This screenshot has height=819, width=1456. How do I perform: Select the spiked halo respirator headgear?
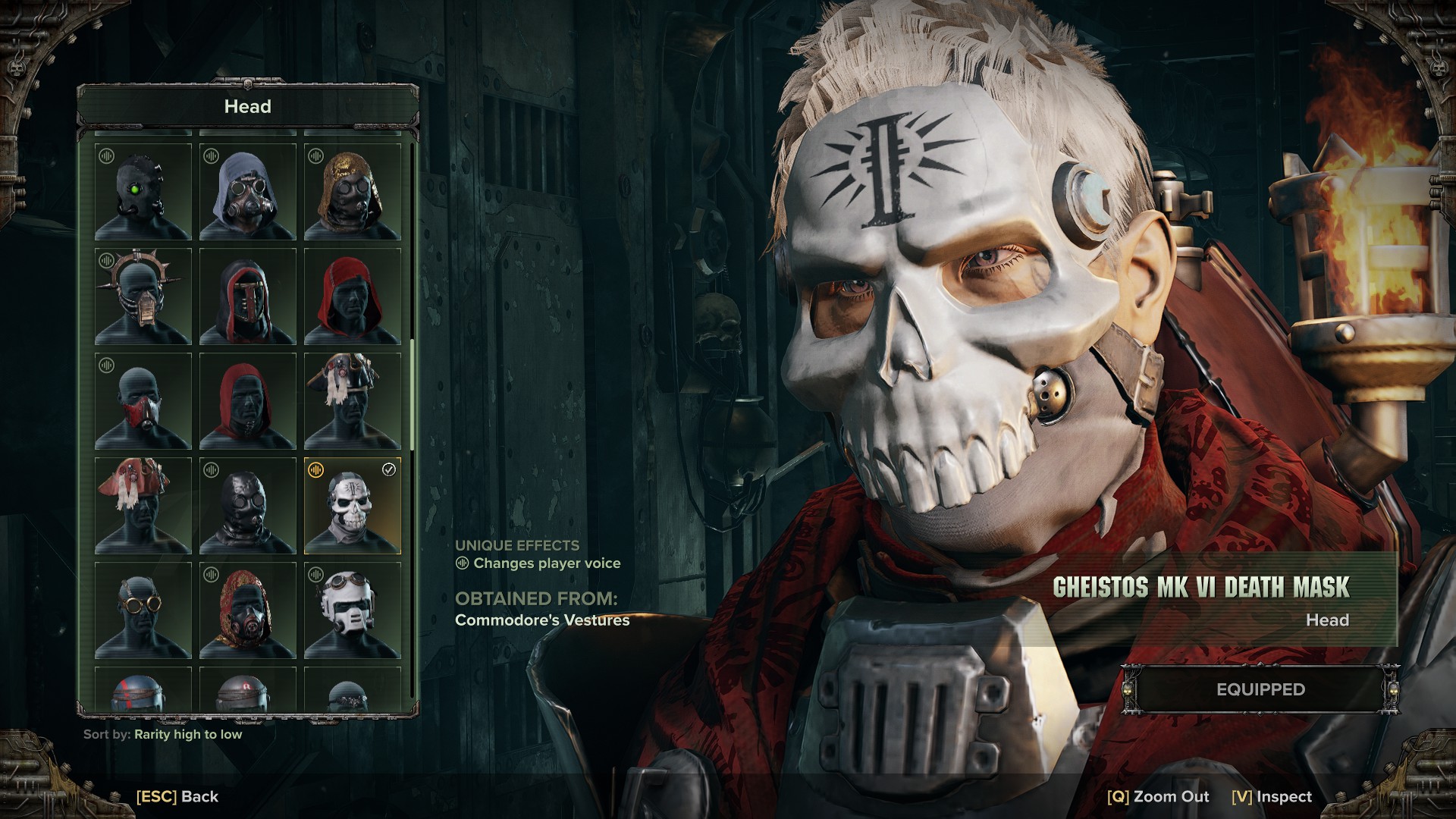[143, 297]
